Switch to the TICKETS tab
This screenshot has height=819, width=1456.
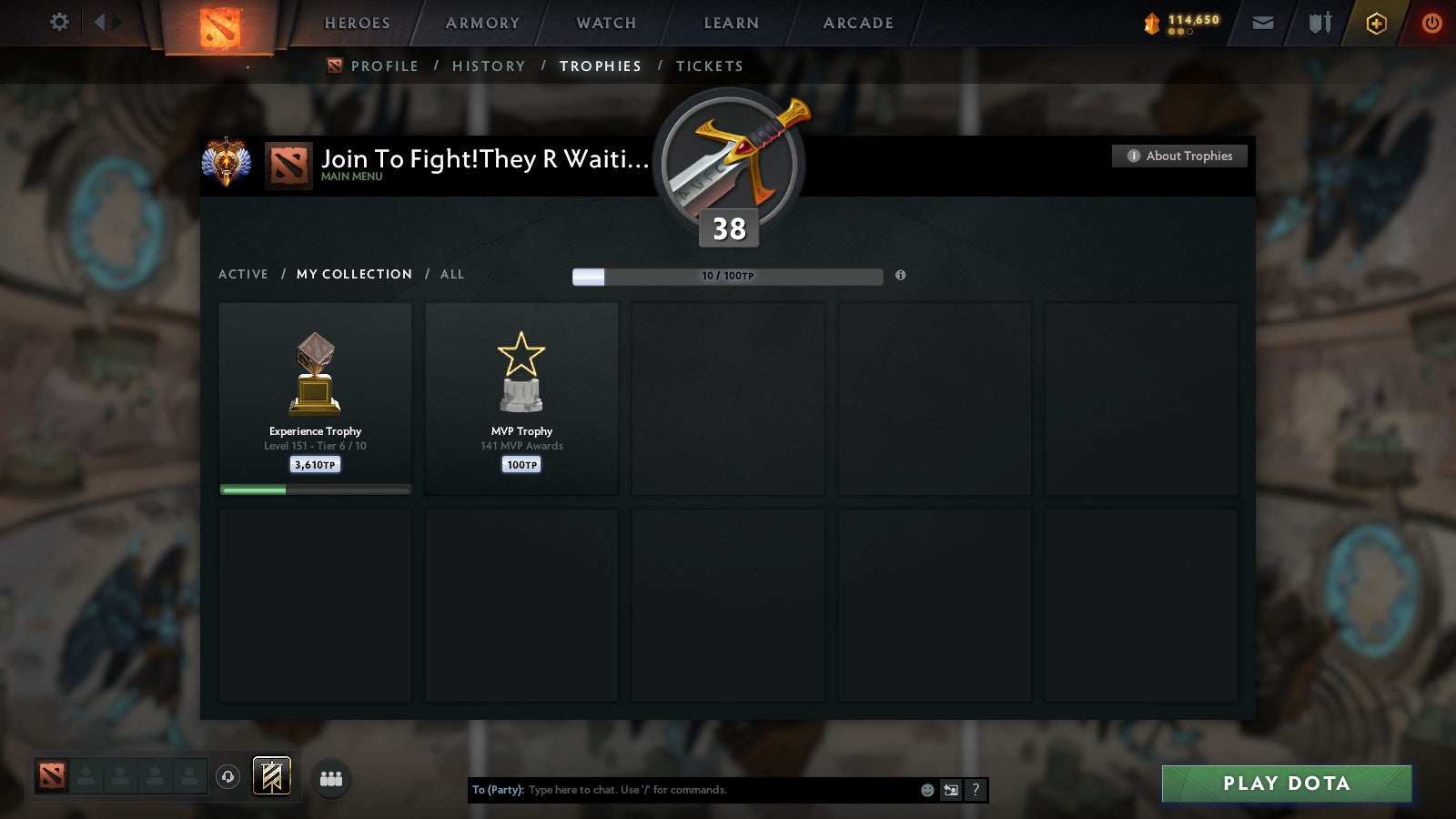click(709, 66)
